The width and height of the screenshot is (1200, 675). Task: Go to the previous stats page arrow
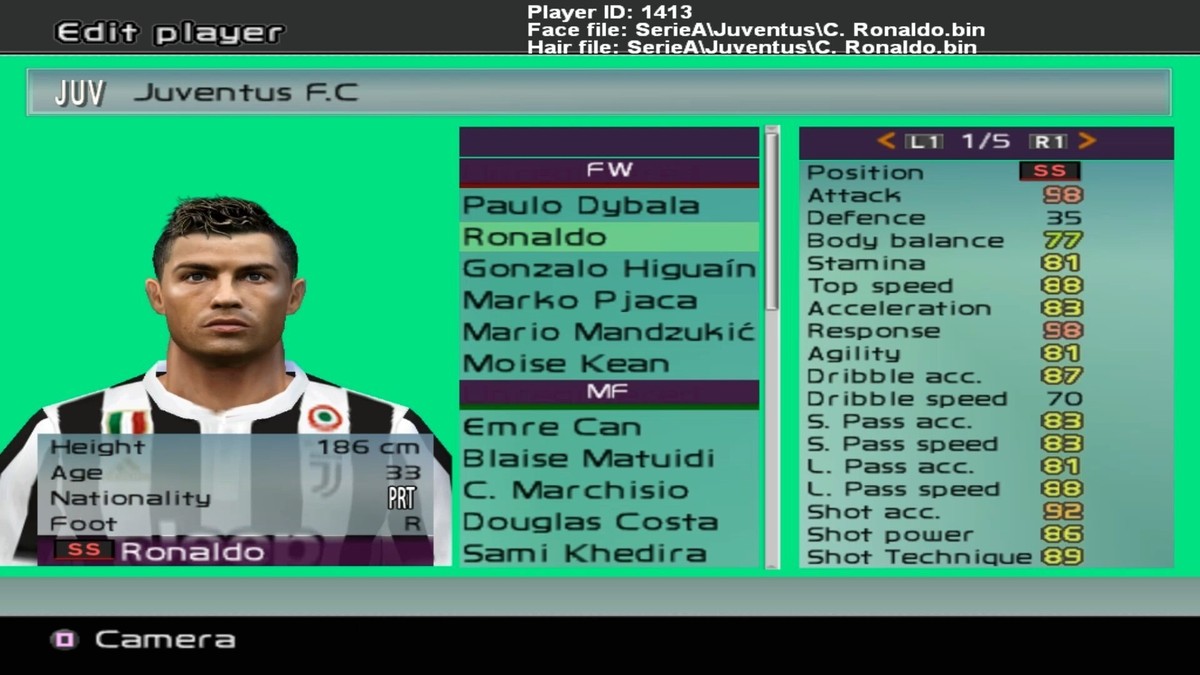click(x=886, y=142)
